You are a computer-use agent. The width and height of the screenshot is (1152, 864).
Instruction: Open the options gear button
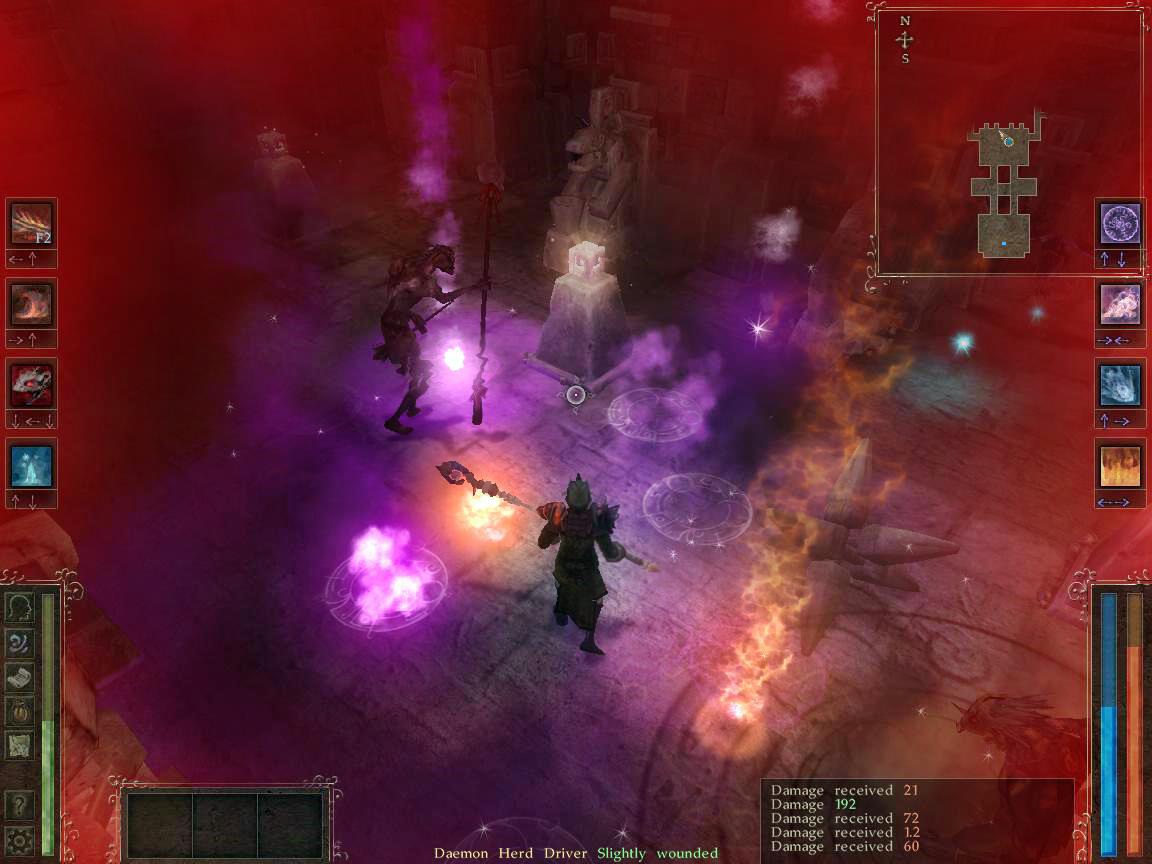click(x=19, y=838)
